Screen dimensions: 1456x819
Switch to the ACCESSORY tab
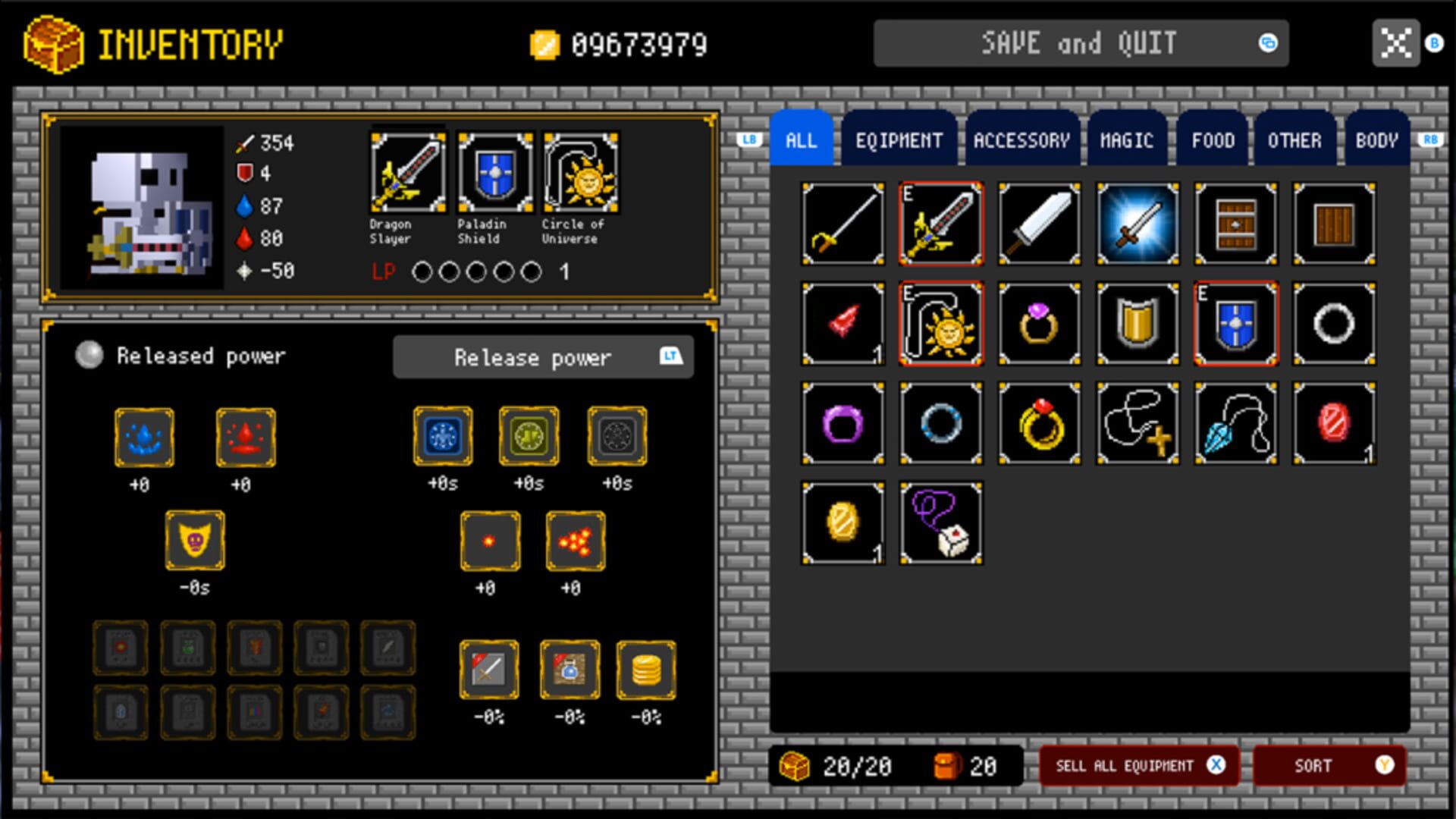pyautogui.click(x=1021, y=140)
